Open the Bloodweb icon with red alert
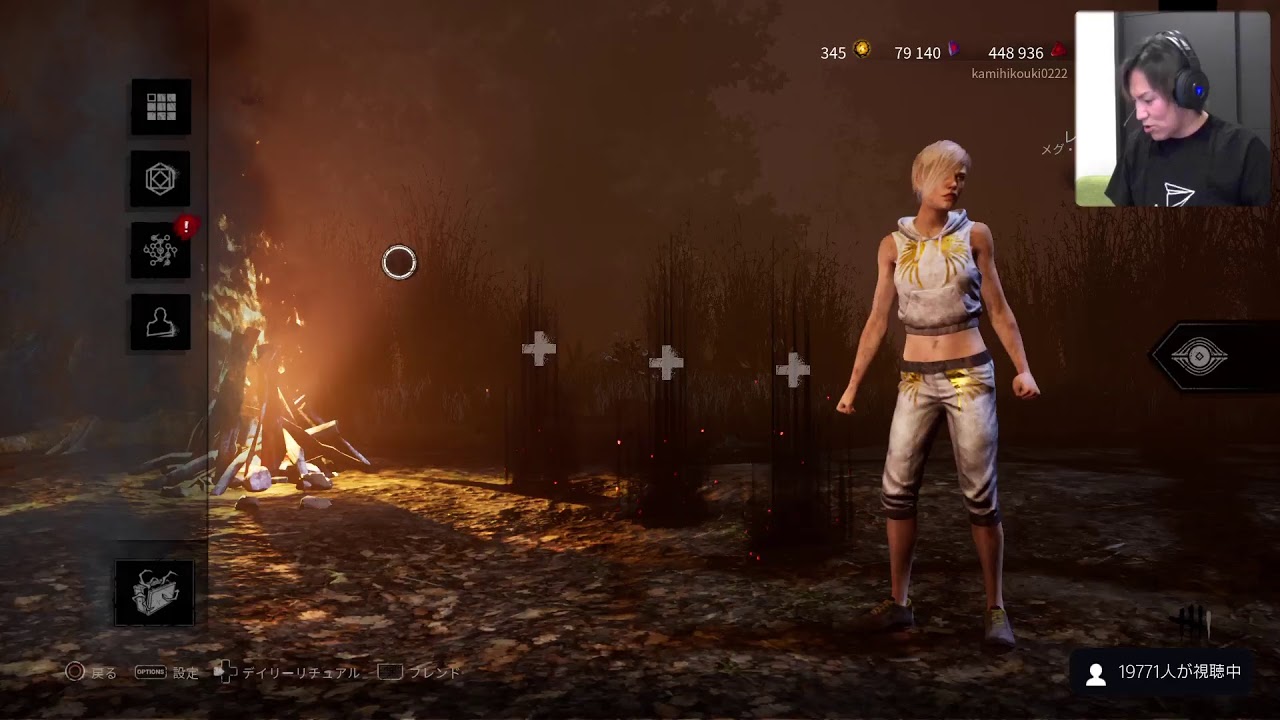1280x720 pixels. point(161,251)
